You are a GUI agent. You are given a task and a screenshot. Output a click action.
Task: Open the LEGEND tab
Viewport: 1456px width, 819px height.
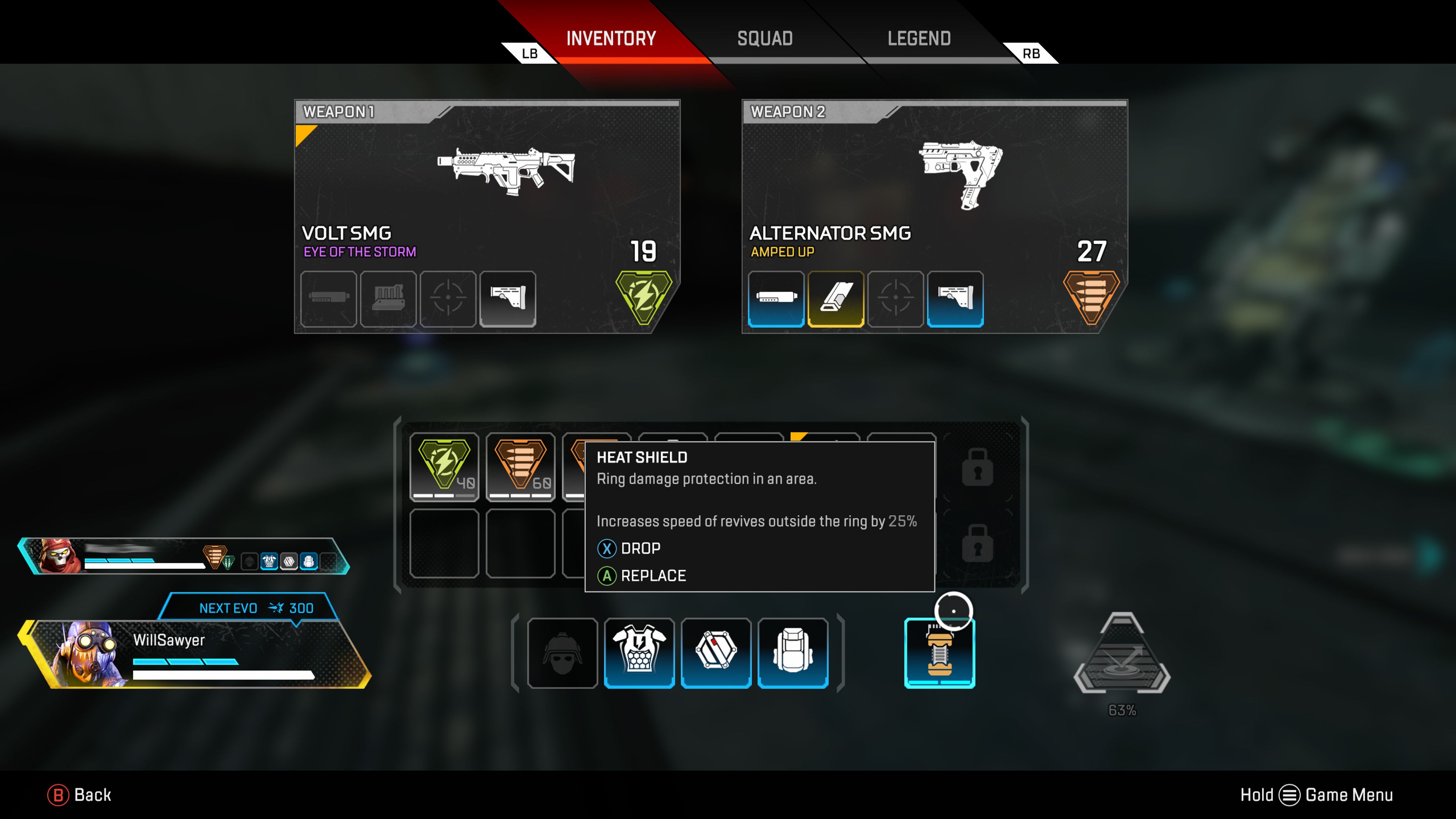918,38
